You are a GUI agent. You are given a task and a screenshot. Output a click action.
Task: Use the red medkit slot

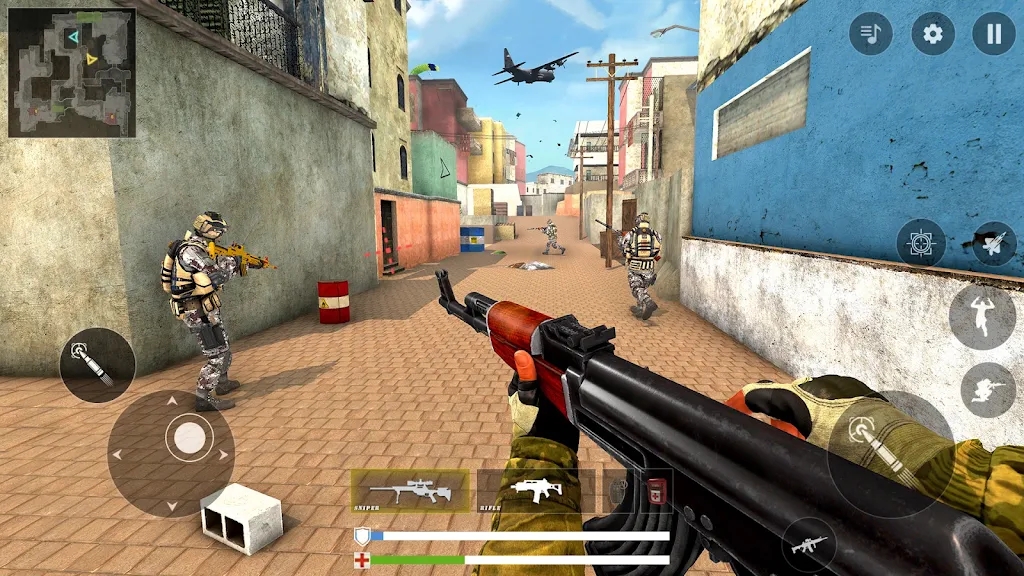tap(657, 491)
